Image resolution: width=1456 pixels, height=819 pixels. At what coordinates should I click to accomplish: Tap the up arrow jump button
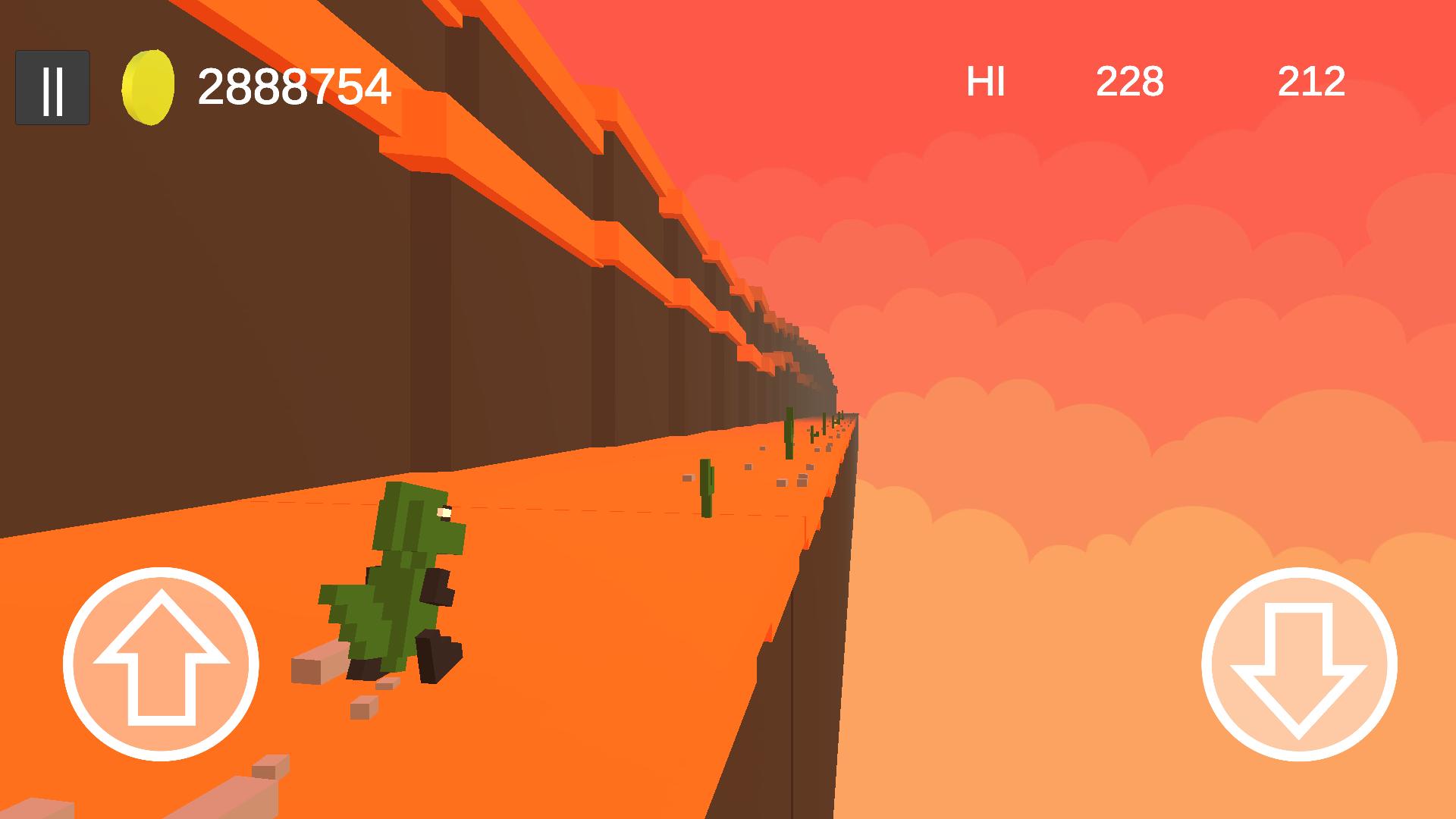click(x=161, y=664)
